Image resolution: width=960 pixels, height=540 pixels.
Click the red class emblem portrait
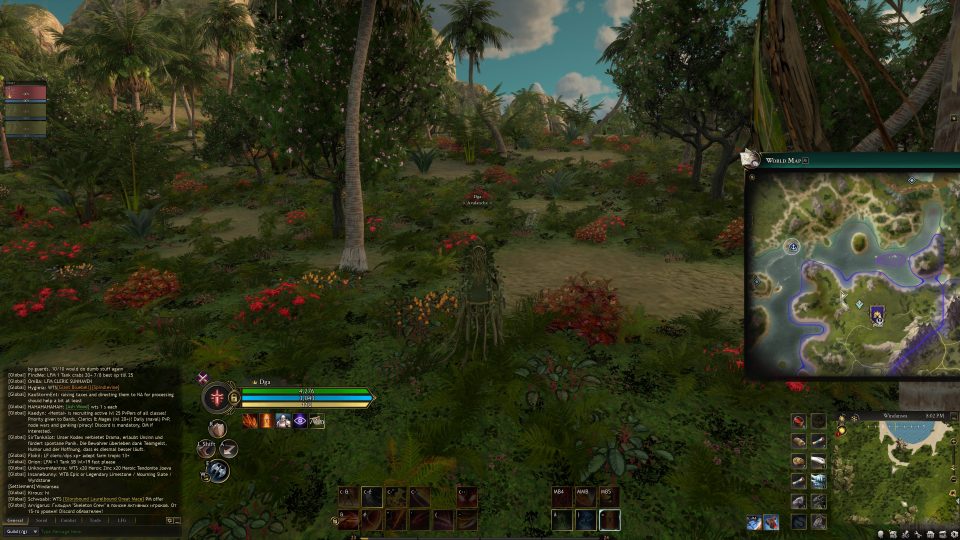pyautogui.click(x=217, y=397)
